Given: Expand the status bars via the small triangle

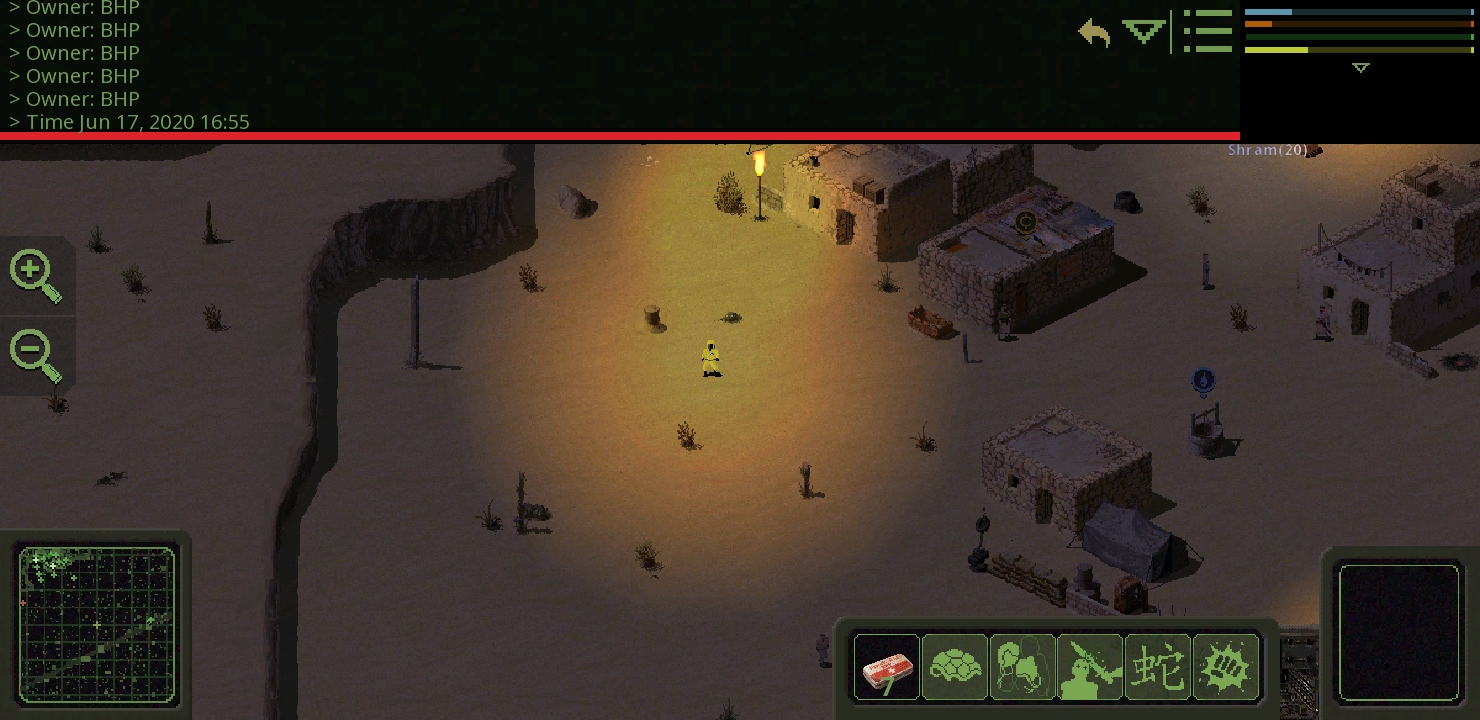Looking at the screenshot, I should 1360,68.
